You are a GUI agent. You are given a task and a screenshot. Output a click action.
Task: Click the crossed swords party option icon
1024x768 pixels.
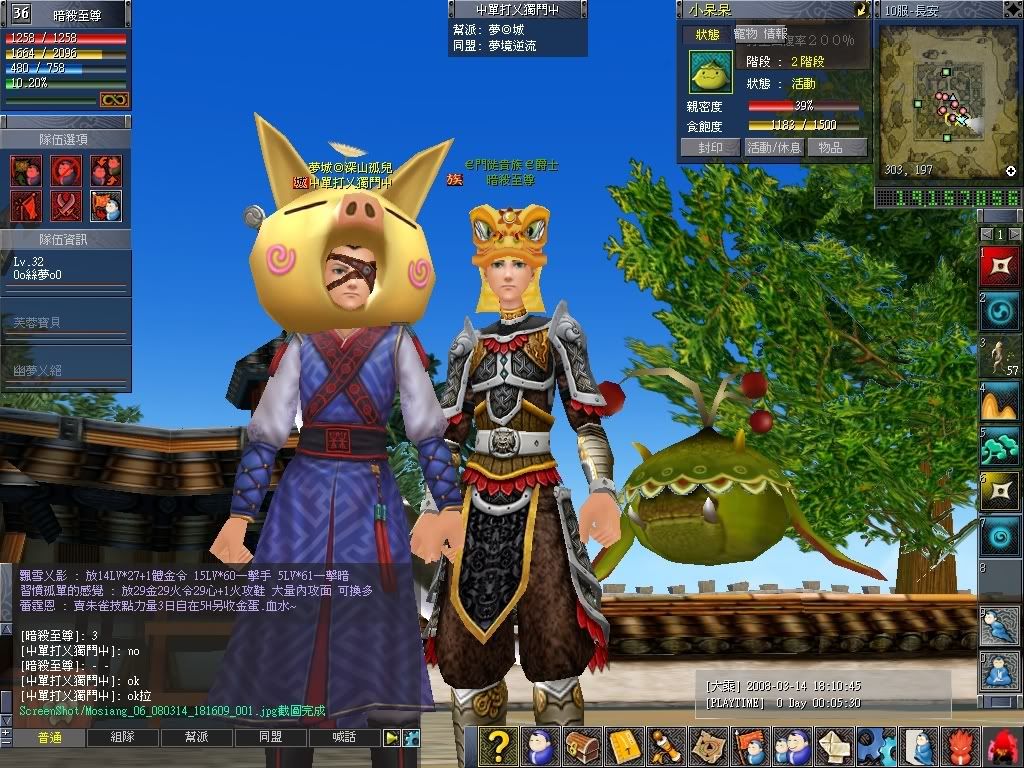[x=66, y=206]
